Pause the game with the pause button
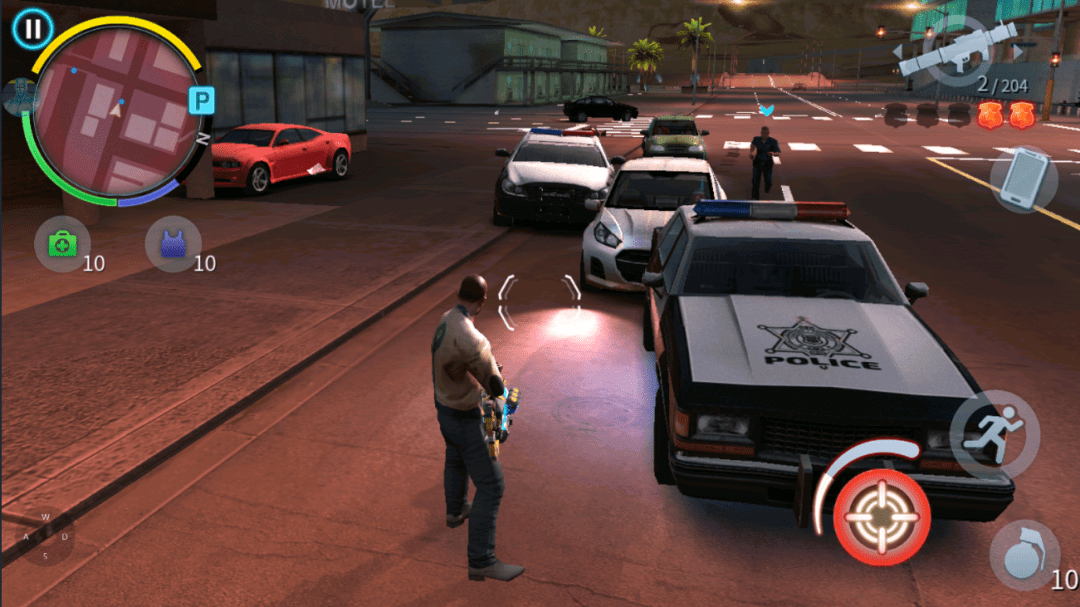Viewport: 1080px width, 607px height. pyautogui.click(x=33, y=28)
